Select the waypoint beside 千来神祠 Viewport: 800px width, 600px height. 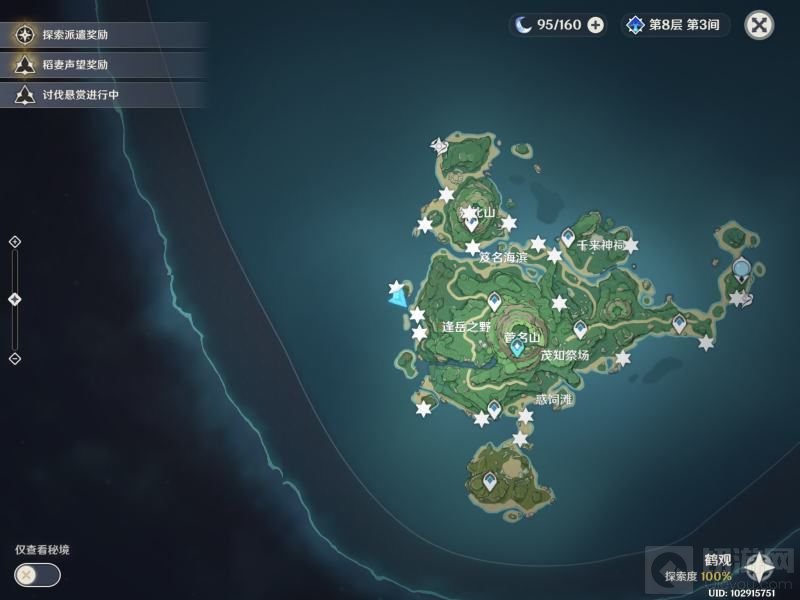[x=568, y=237]
